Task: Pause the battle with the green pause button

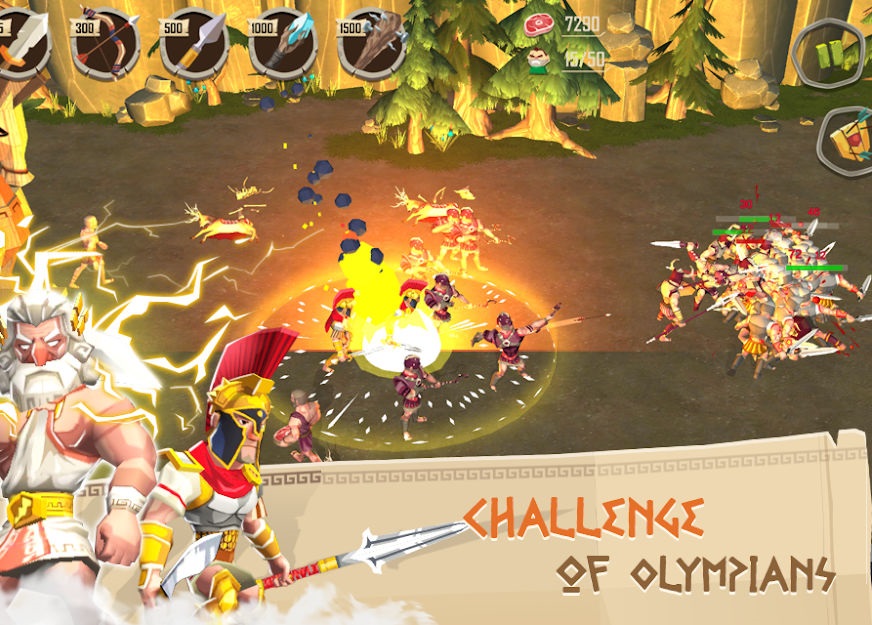Action: [830, 52]
